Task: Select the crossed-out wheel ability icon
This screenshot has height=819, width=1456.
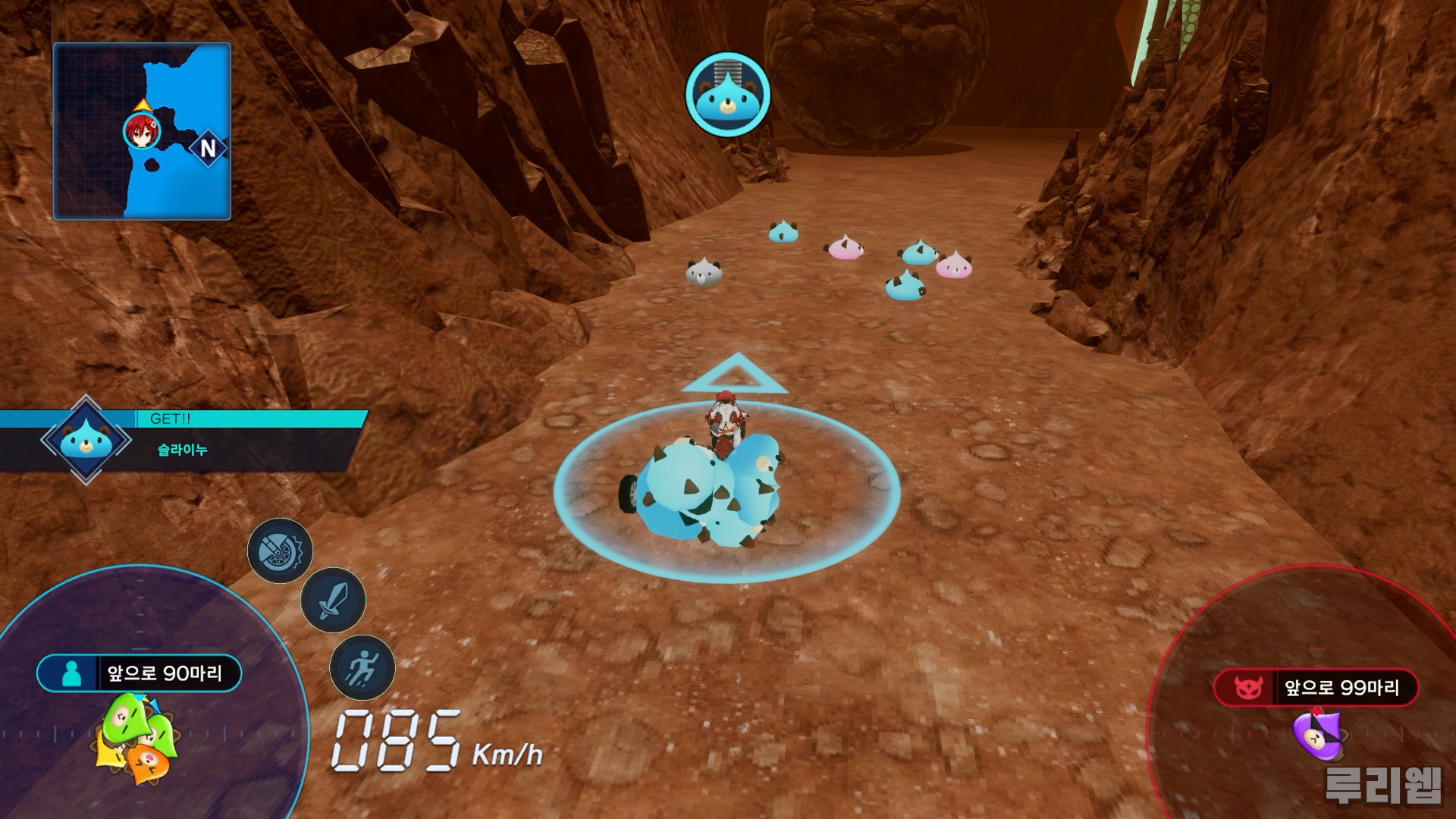Action: click(281, 551)
